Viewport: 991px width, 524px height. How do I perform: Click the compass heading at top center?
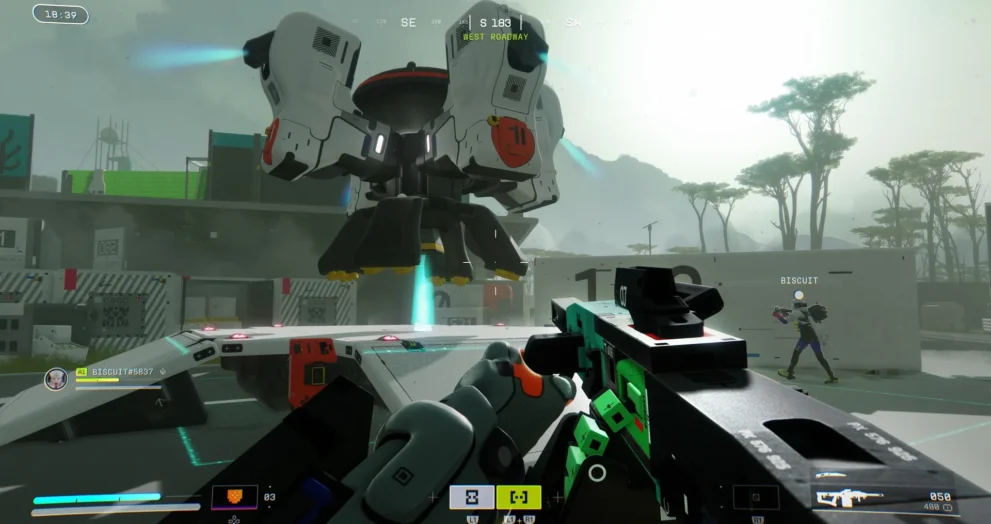pos(495,22)
